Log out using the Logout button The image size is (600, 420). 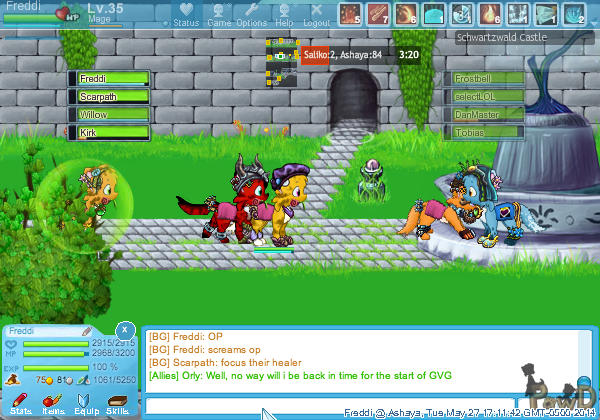[x=315, y=14]
